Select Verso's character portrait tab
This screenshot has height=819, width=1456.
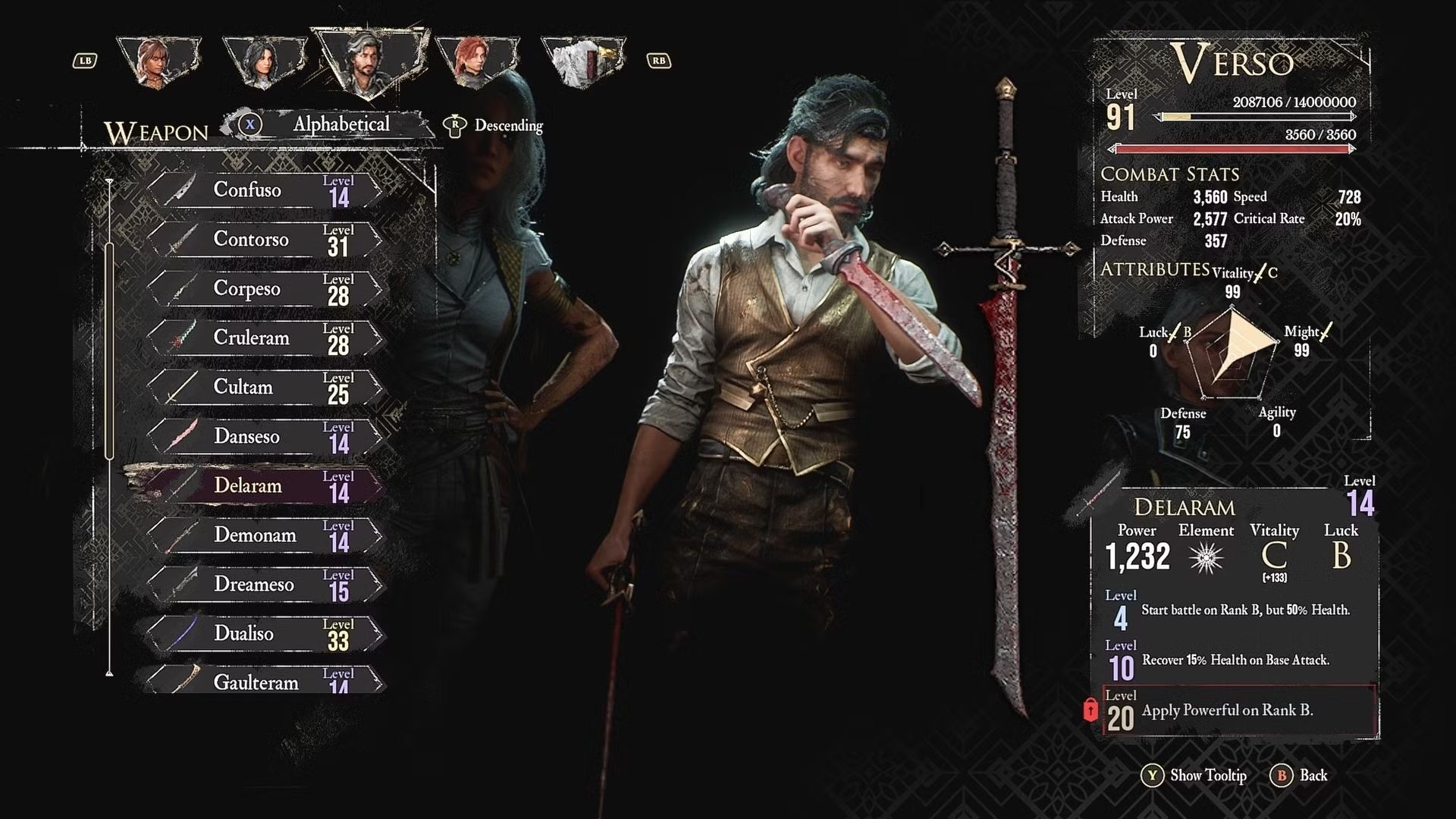(x=368, y=61)
